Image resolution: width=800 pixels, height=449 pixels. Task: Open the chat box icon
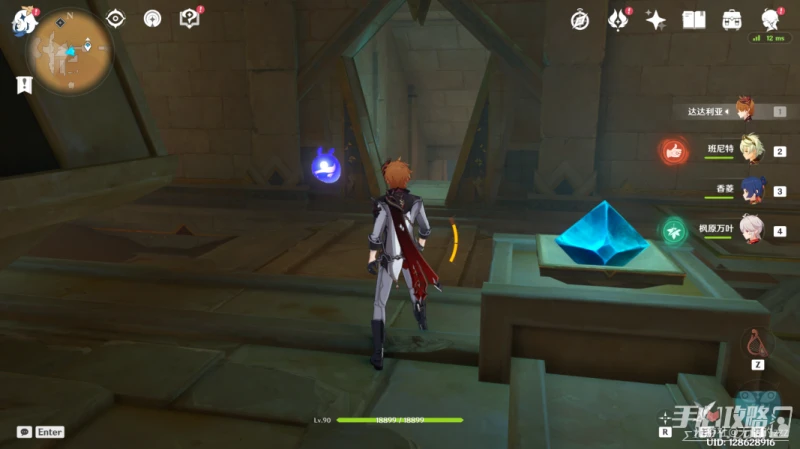coord(24,432)
